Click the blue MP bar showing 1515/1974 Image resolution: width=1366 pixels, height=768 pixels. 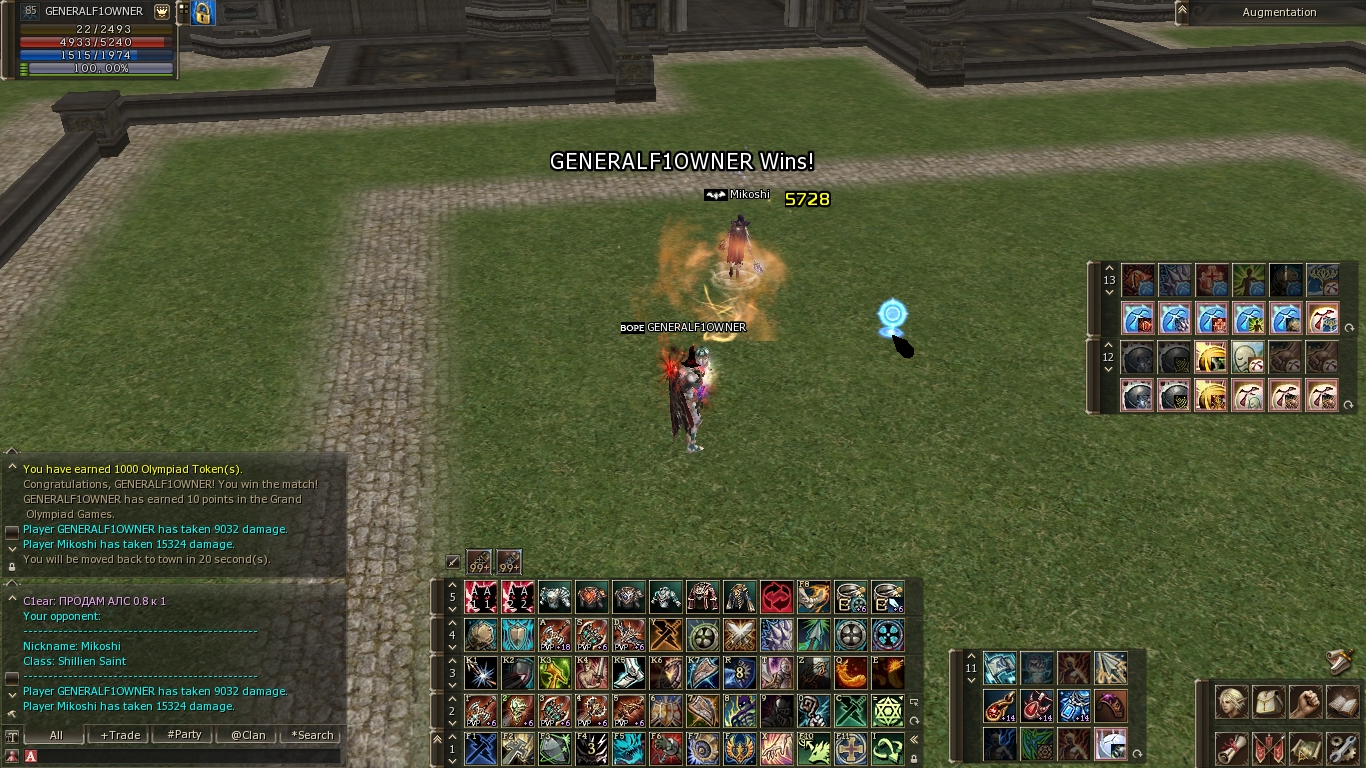95,55
